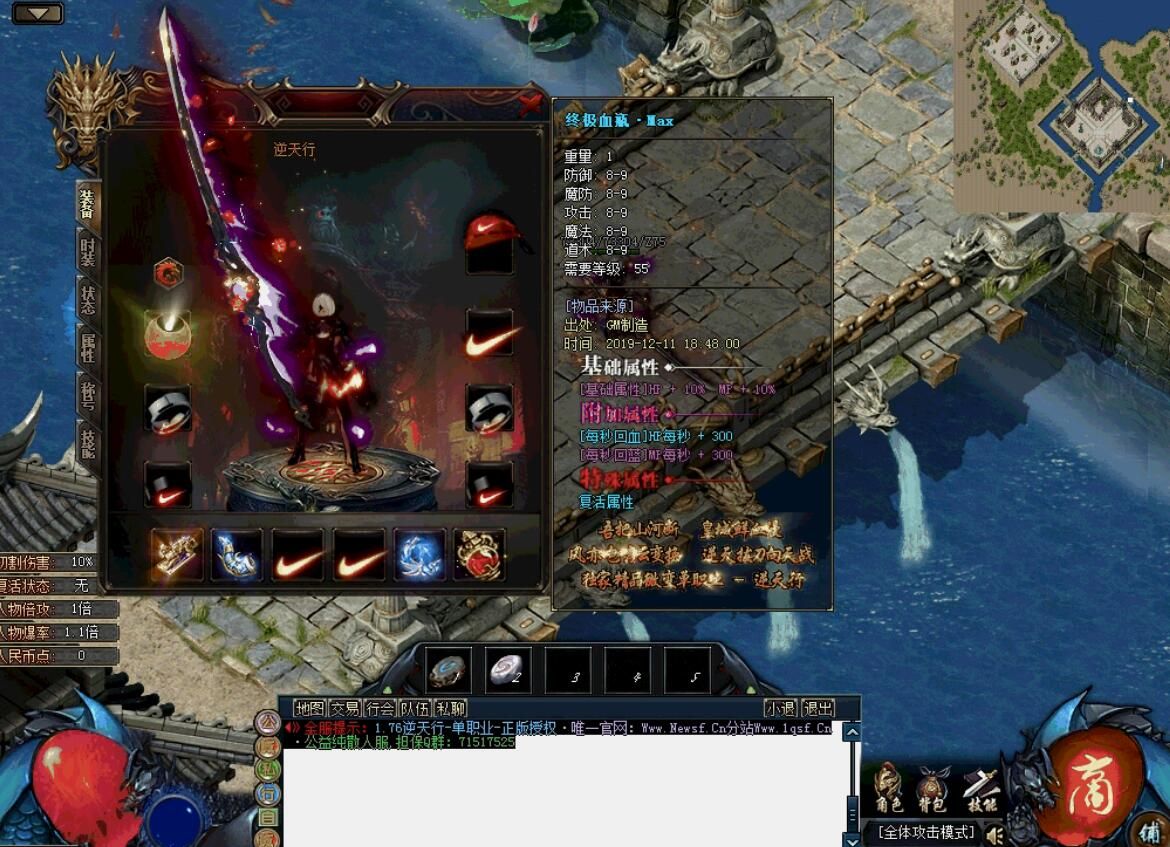Select the red heart charm slot
The width and height of the screenshot is (1170, 847).
[479, 554]
